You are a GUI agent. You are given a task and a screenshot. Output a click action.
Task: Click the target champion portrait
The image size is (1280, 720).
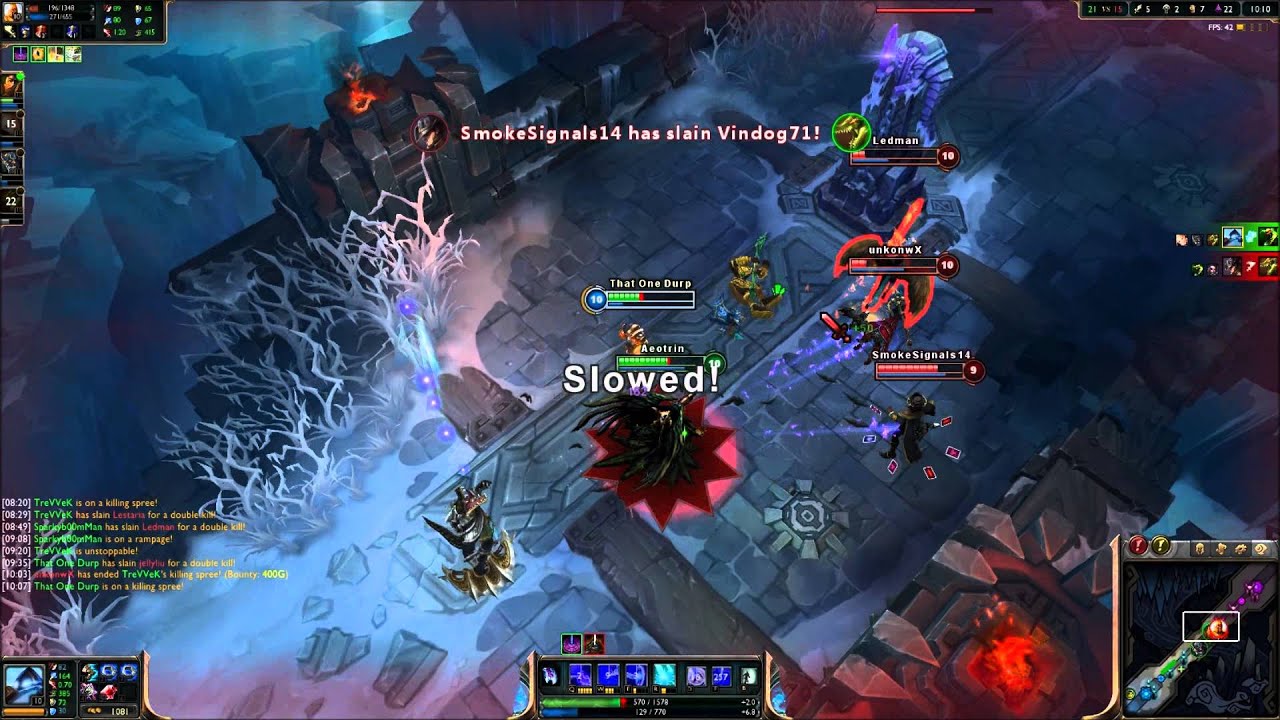click(14, 12)
